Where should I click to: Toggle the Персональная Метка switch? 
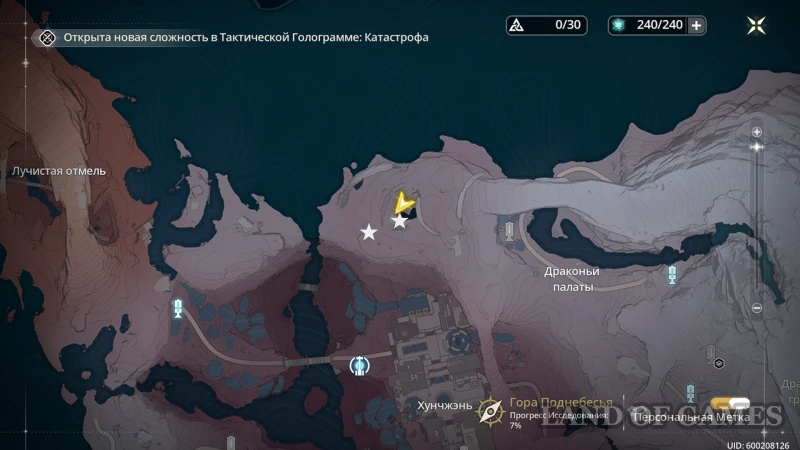(x=740, y=405)
